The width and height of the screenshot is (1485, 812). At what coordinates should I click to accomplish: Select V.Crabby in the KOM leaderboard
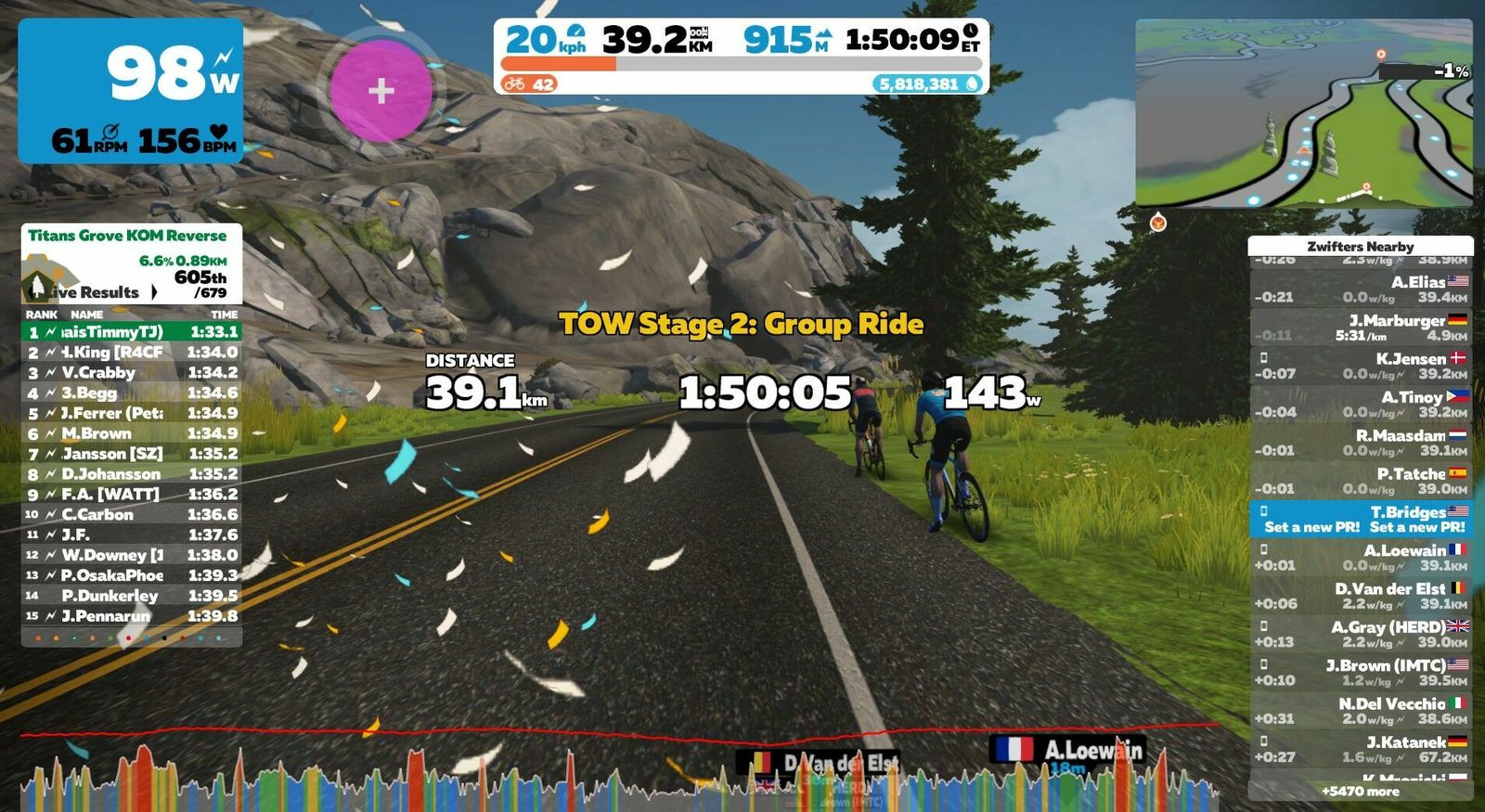pos(131,372)
